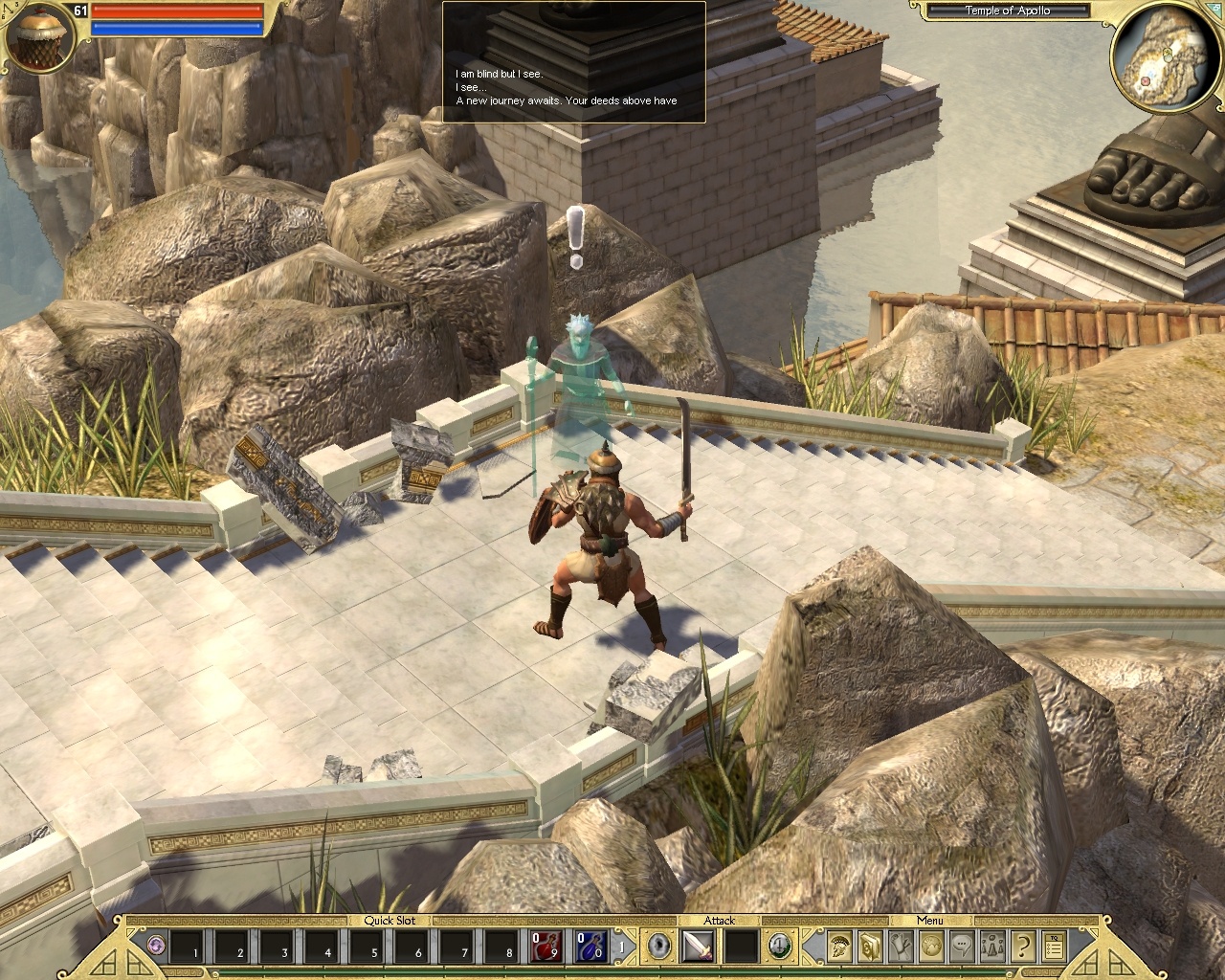Image resolution: width=1225 pixels, height=980 pixels.
Task: Open chat using the speech bubble icon
Action: coord(963,946)
